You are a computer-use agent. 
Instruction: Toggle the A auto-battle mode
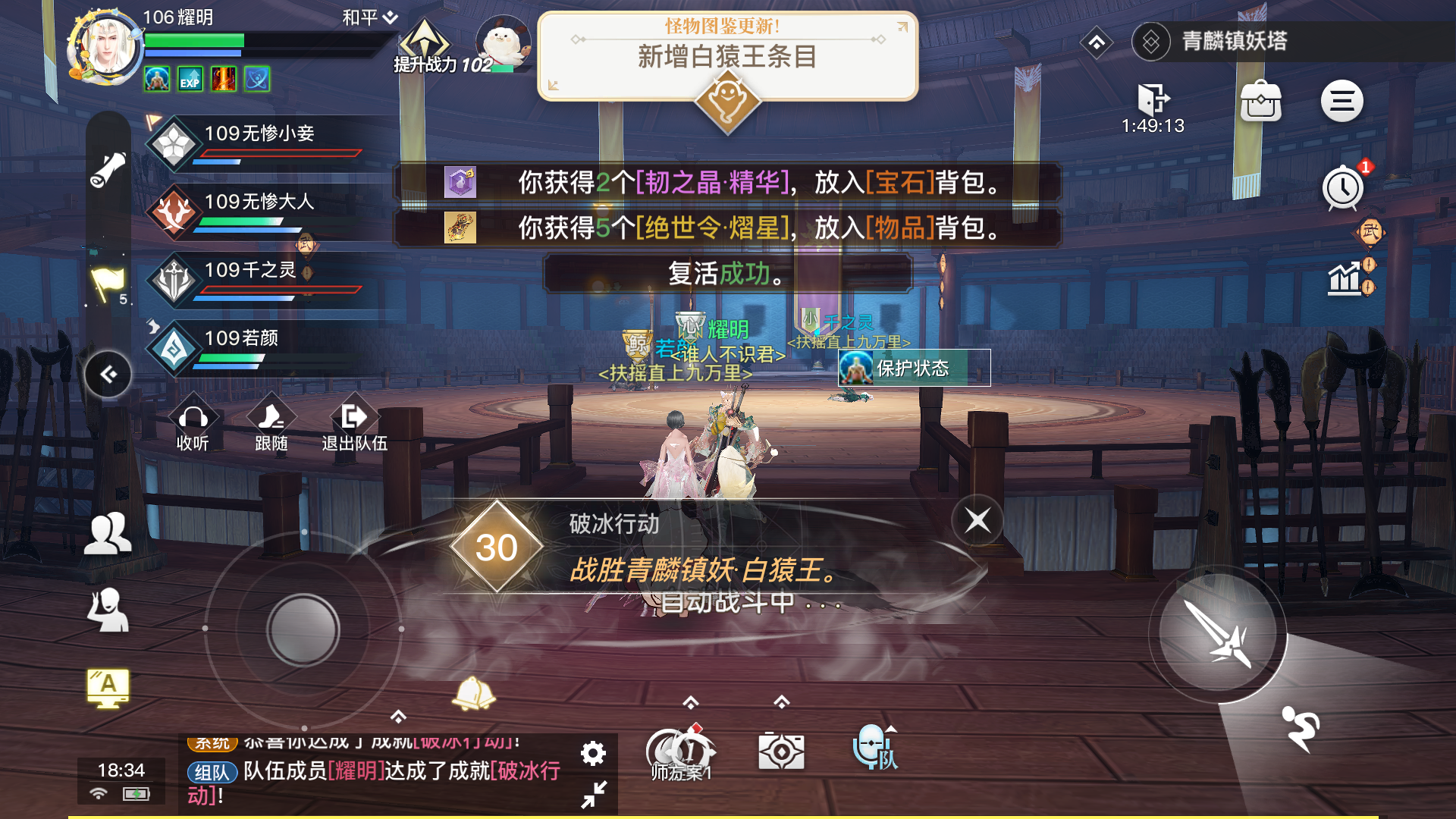[x=106, y=687]
